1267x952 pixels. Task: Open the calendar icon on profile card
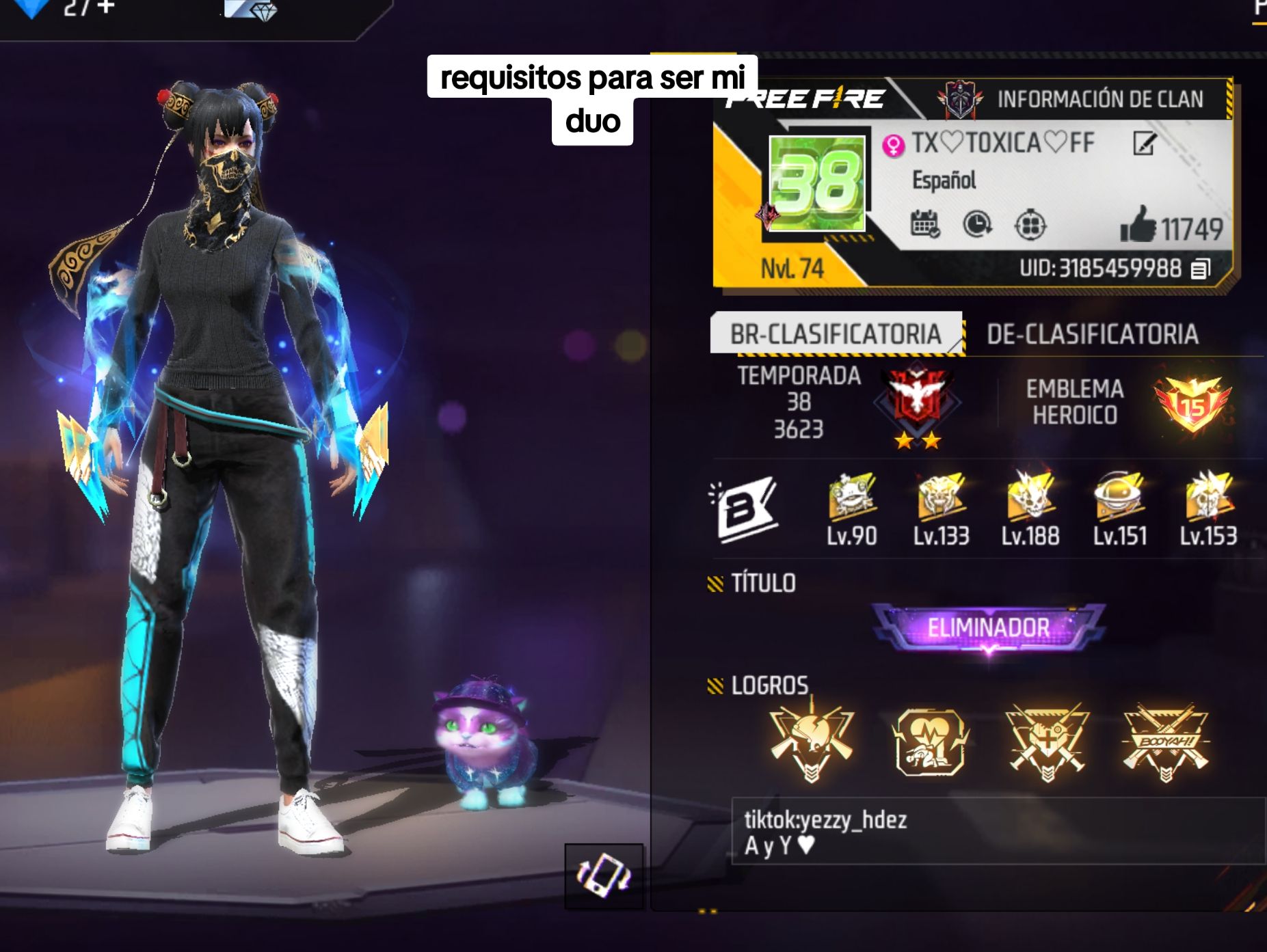tap(924, 224)
